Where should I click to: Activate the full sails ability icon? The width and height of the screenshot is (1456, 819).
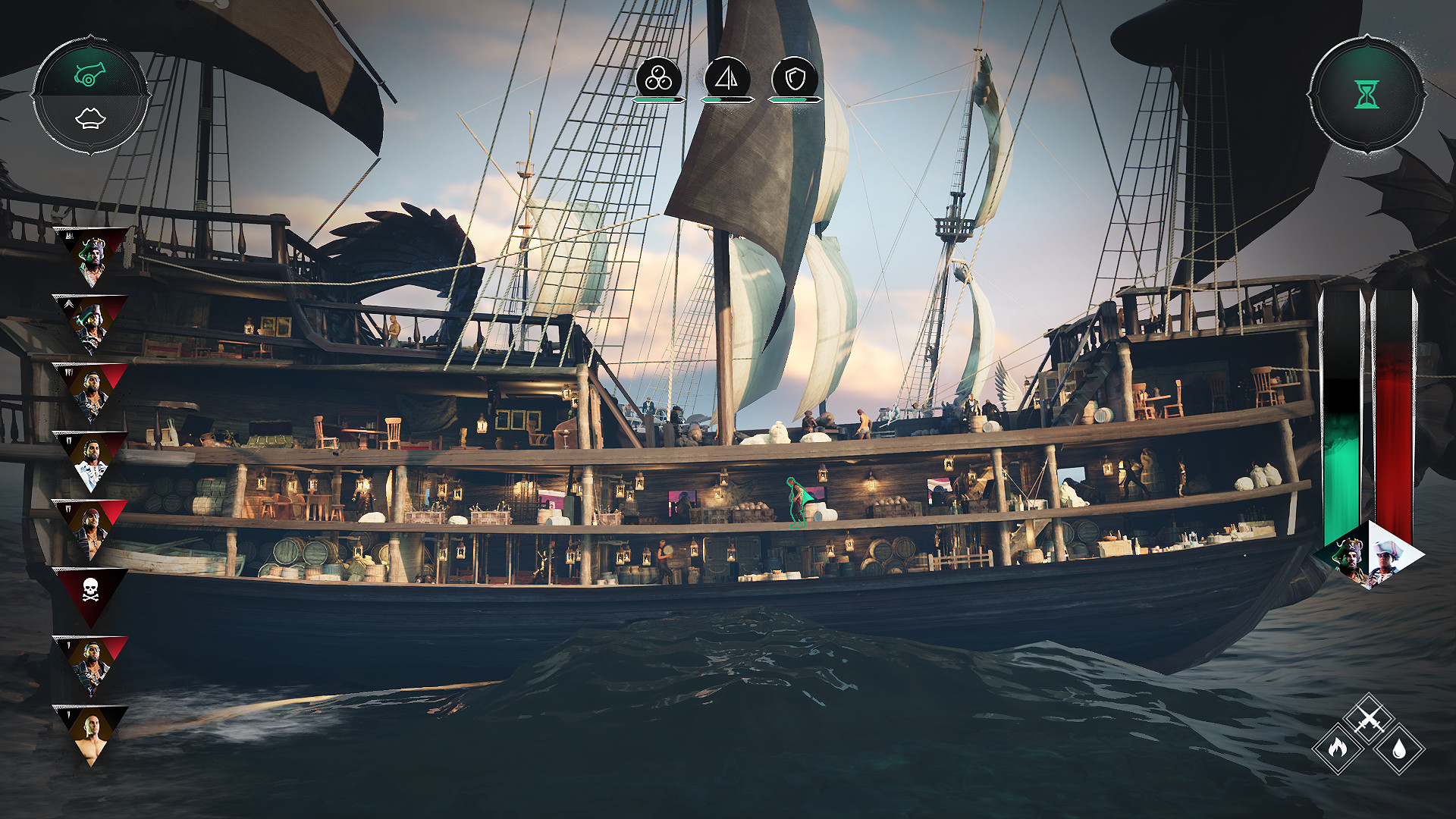pos(726,77)
